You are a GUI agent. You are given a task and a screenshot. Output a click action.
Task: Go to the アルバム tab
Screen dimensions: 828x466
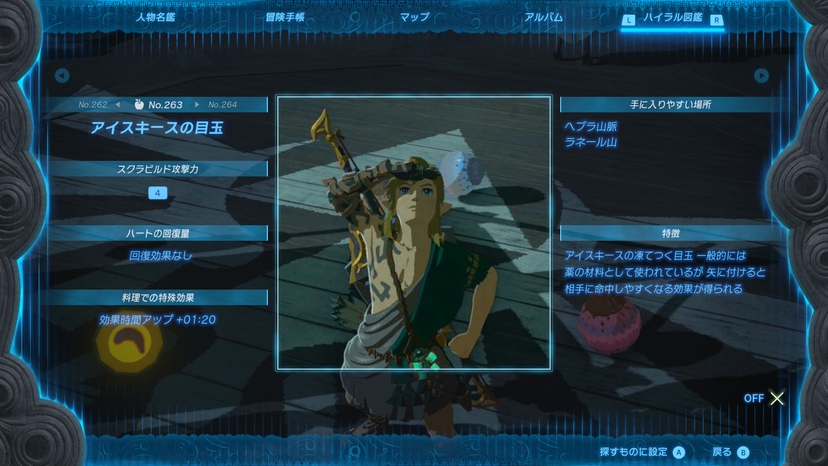pyautogui.click(x=543, y=17)
